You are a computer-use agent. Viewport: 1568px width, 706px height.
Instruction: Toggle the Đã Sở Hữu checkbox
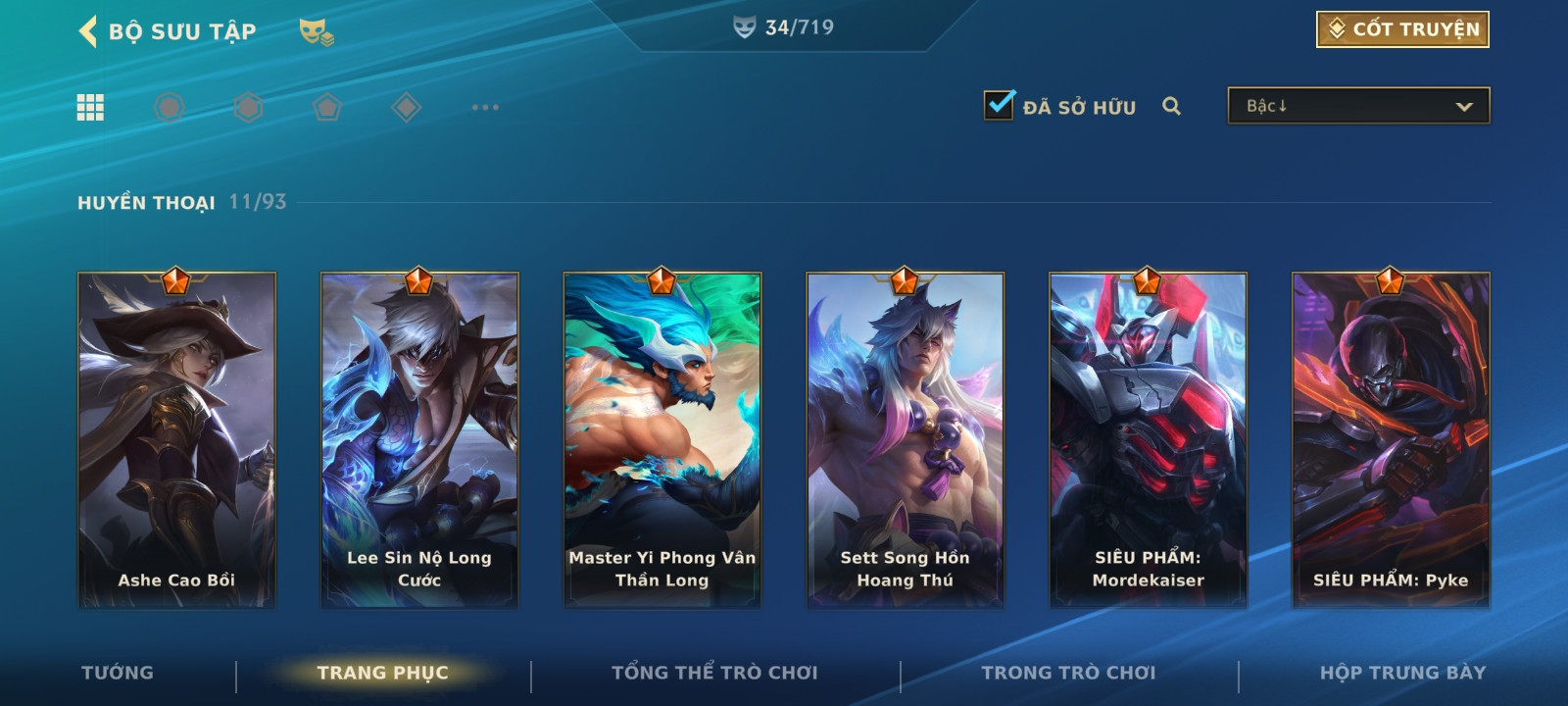coord(1000,105)
